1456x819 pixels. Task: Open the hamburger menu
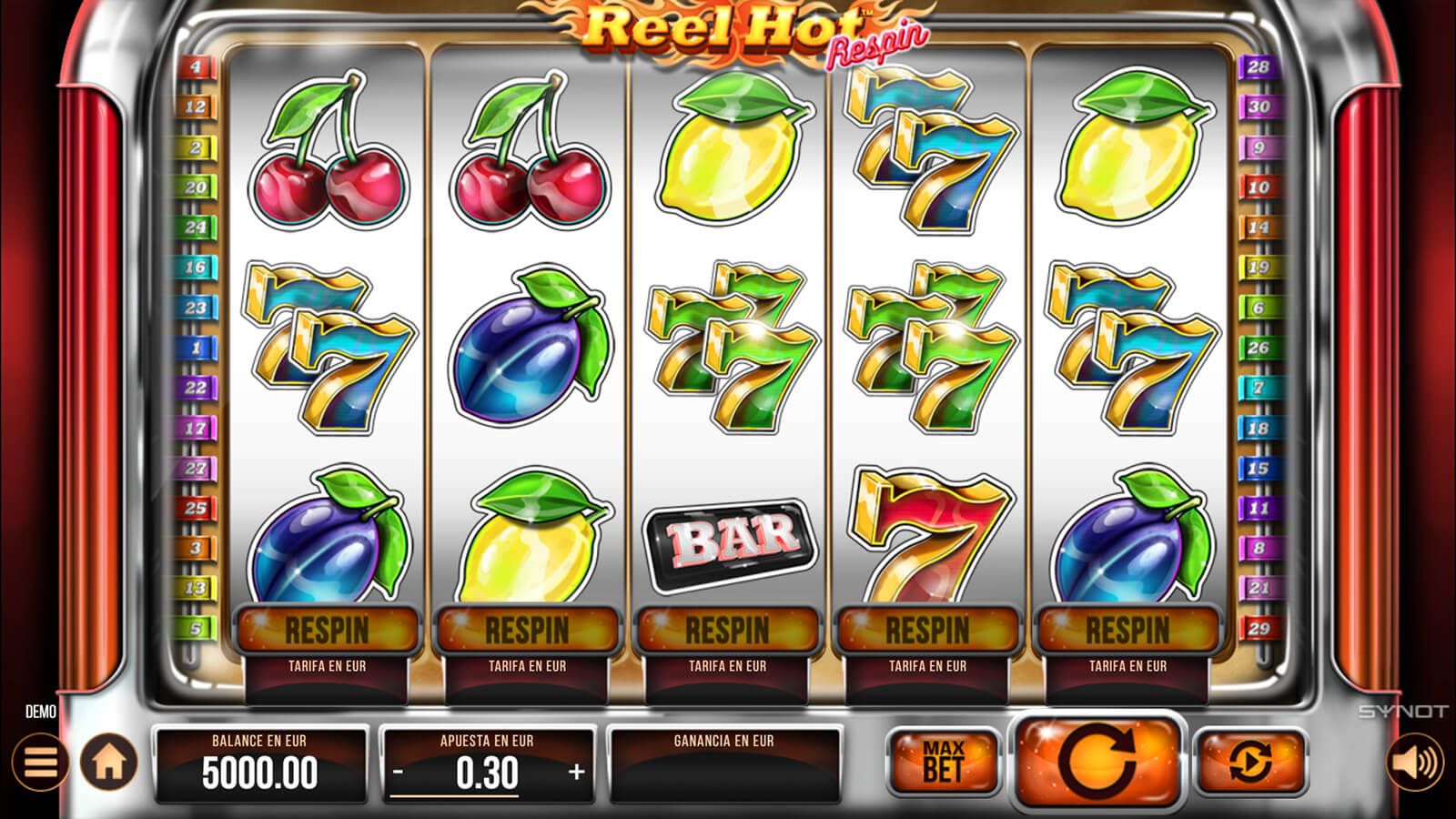[x=40, y=762]
